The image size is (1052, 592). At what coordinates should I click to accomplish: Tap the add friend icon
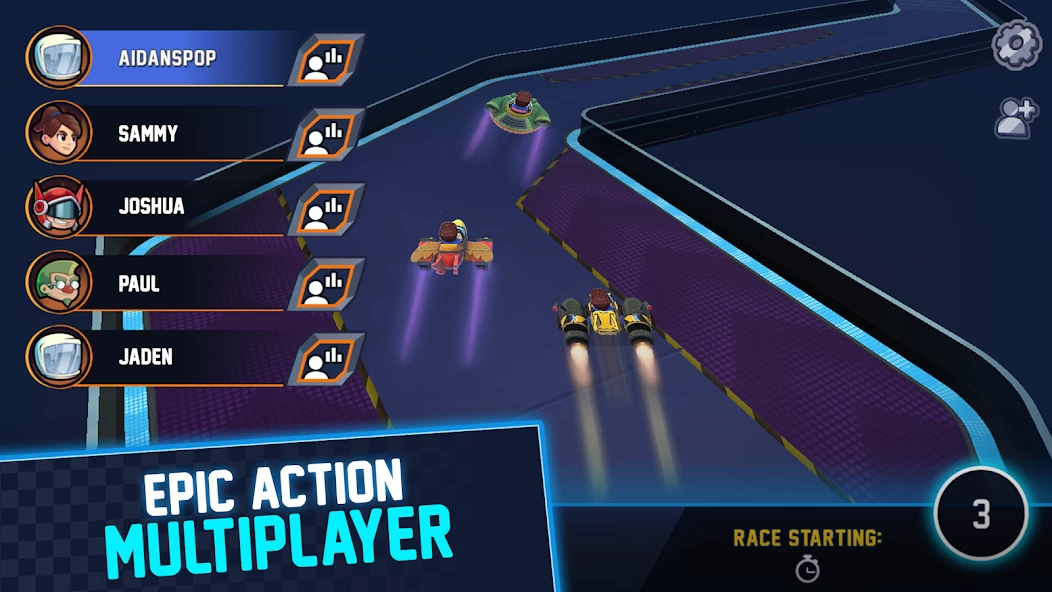(x=1016, y=118)
